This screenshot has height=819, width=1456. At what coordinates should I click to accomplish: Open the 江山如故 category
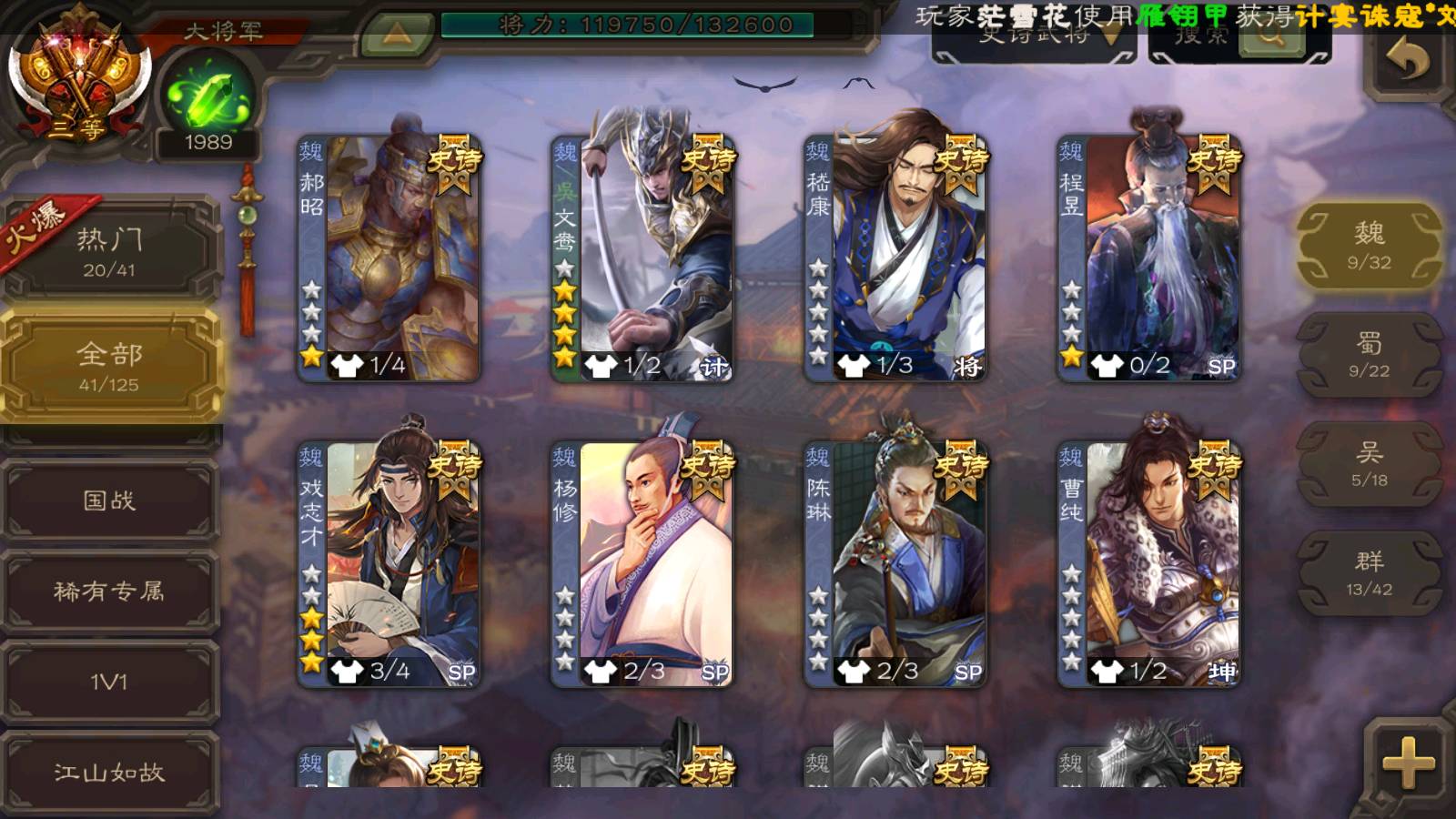pos(109,773)
